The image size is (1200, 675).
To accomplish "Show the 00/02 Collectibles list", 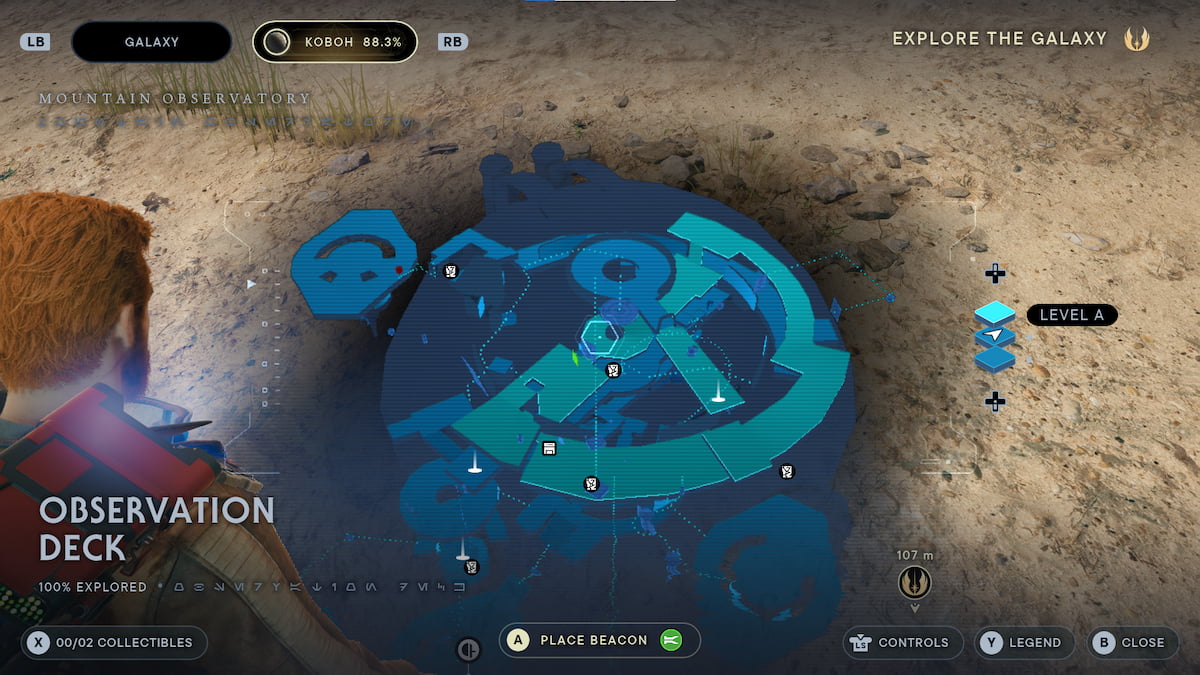I will pyautogui.click(x=113, y=643).
